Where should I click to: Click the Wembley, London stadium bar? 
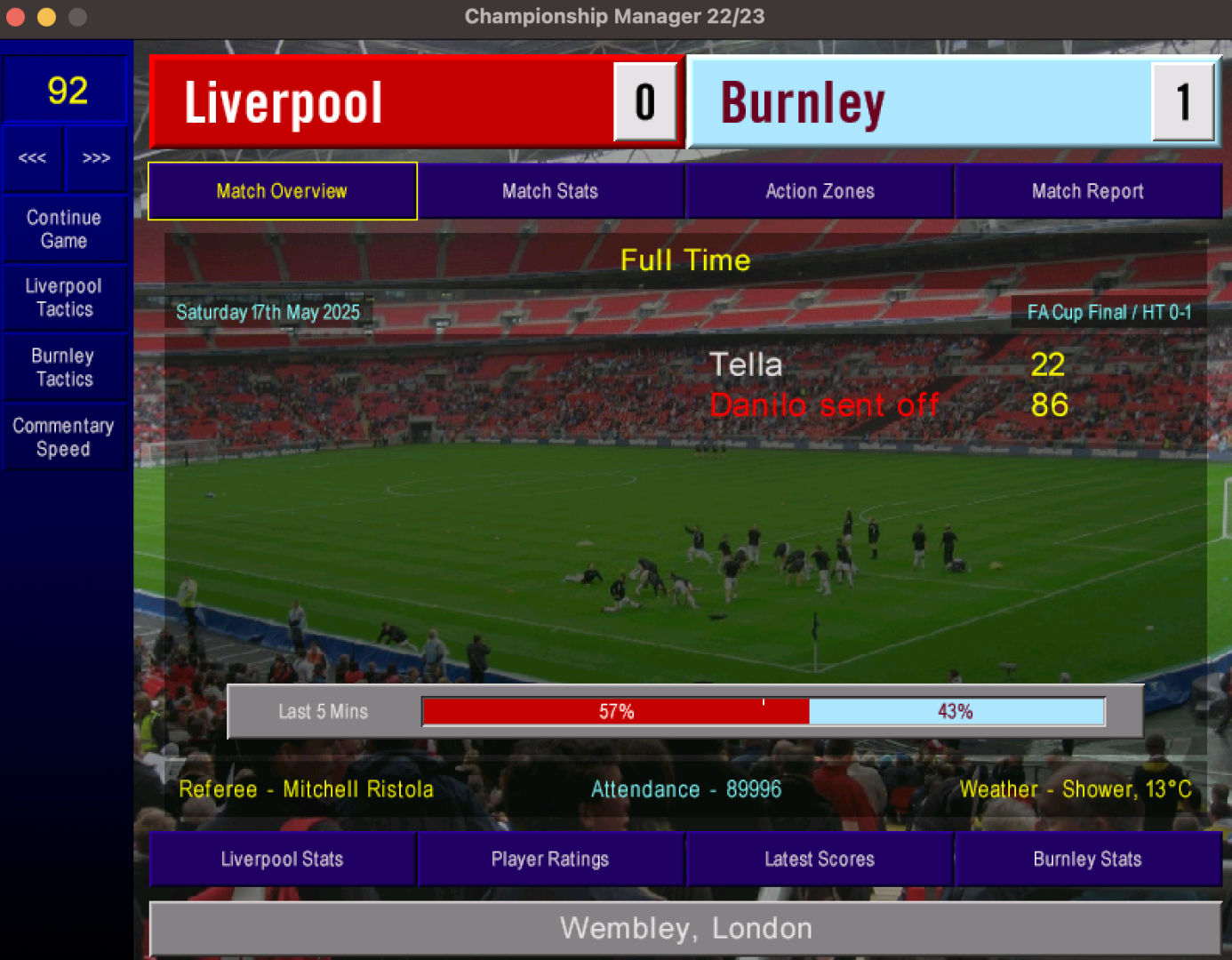click(685, 929)
